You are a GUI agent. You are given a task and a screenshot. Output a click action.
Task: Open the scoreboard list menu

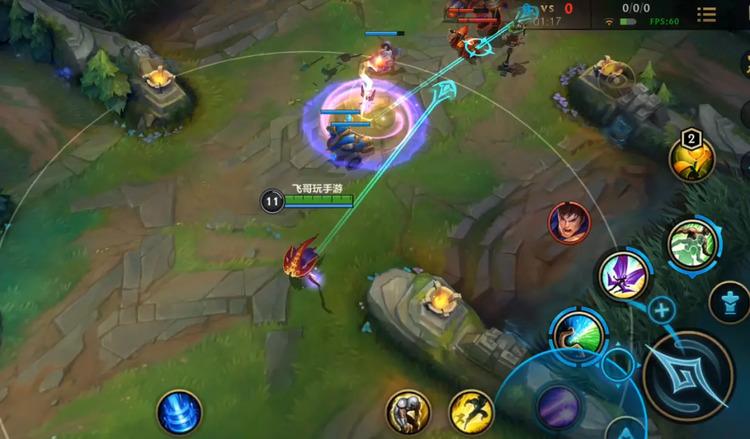707,14
